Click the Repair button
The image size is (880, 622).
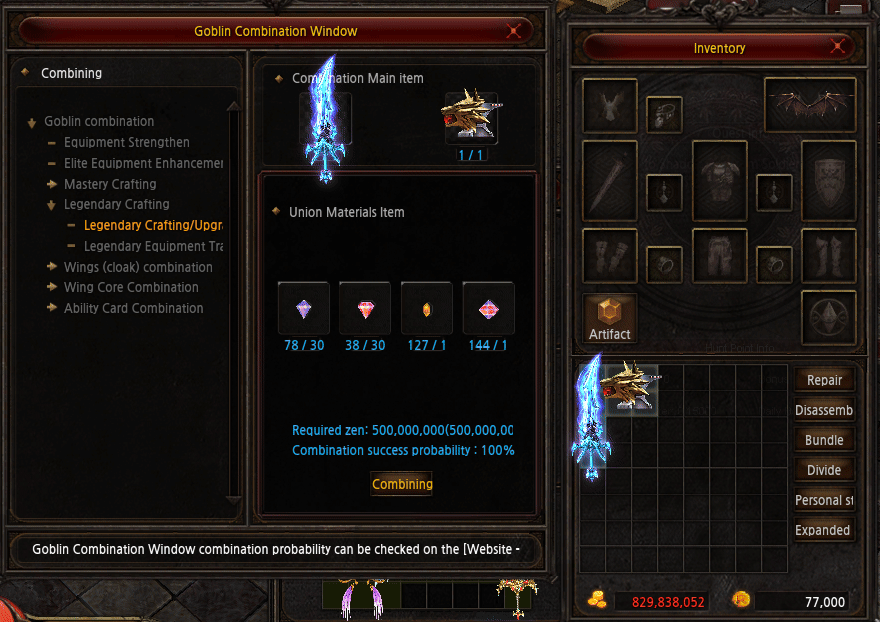[824, 380]
